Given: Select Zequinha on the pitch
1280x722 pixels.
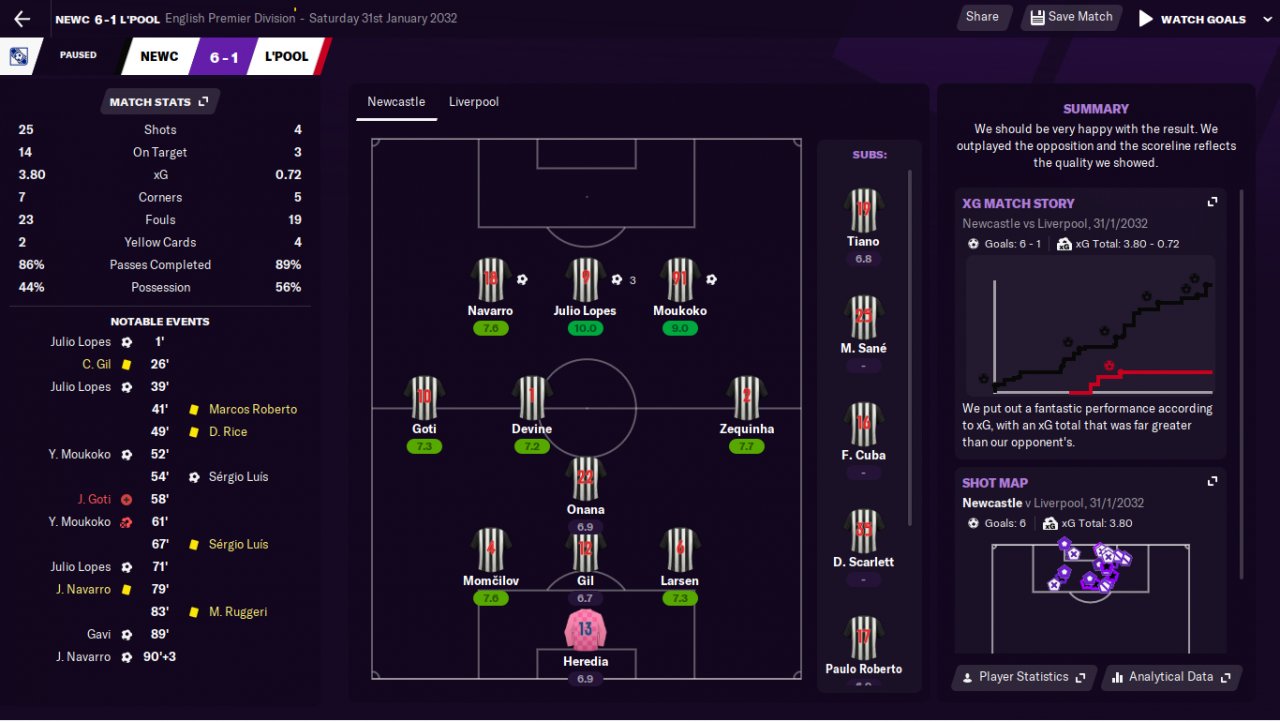Looking at the screenshot, I should (746, 399).
